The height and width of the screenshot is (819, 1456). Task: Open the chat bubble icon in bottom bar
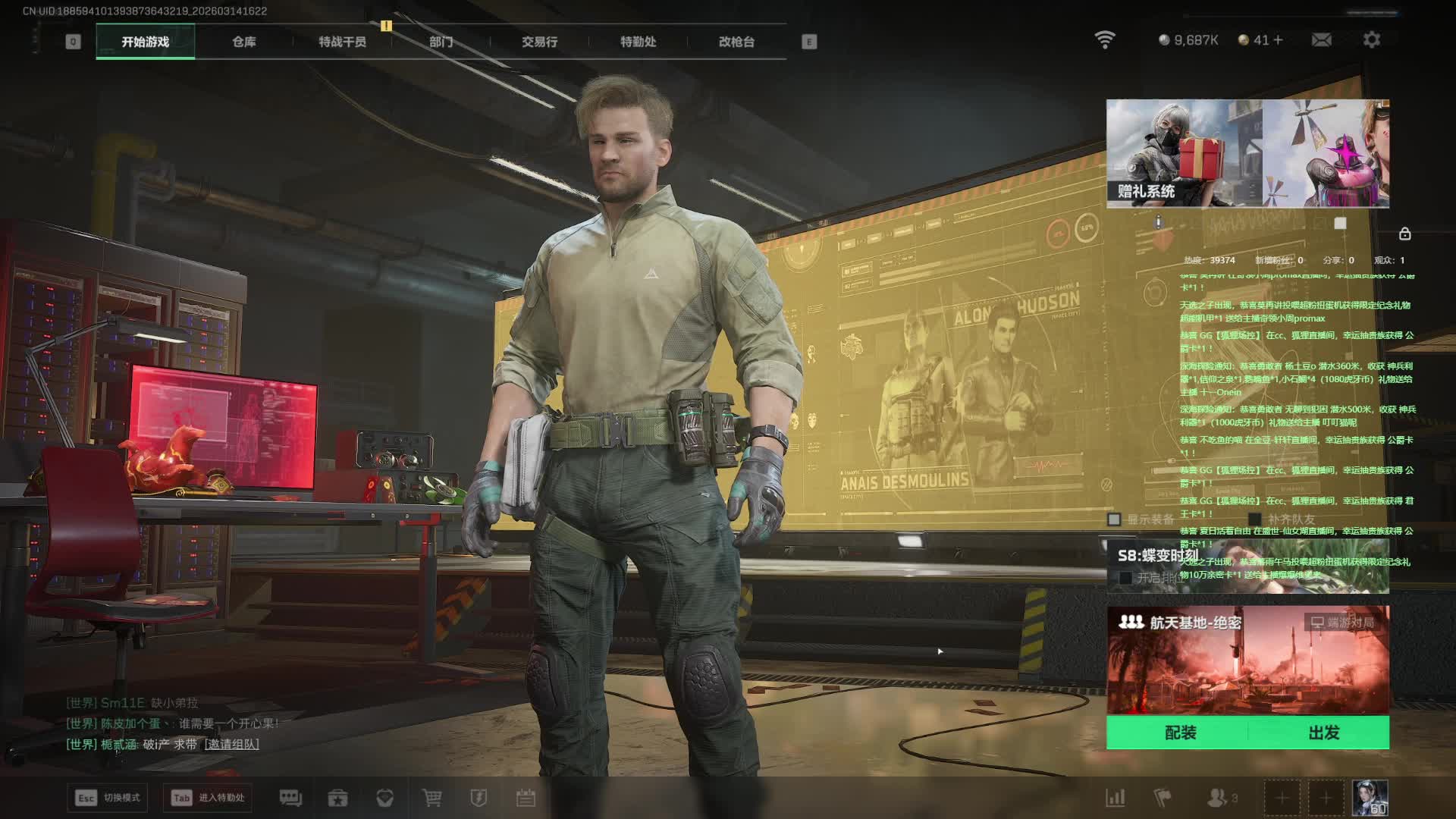tap(290, 798)
